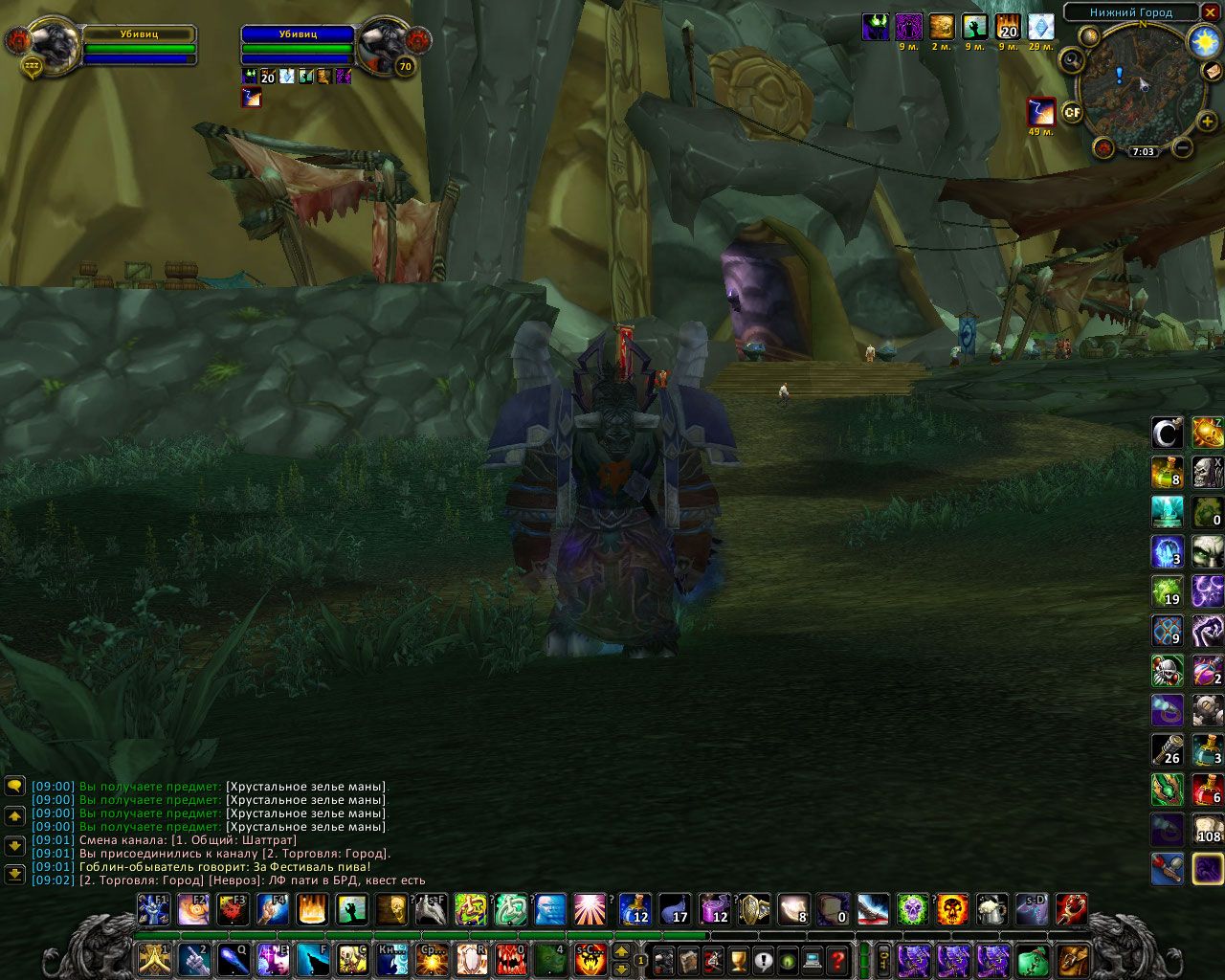Open the chat menu speech bubble button

coord(14,787)
